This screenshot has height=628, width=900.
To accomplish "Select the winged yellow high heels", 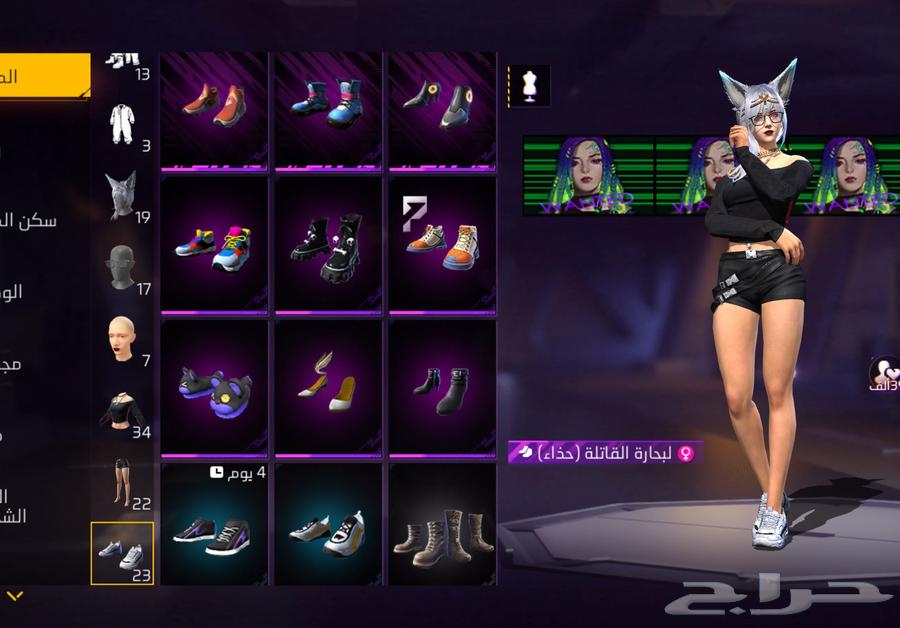I will click(x=328, y=389).
